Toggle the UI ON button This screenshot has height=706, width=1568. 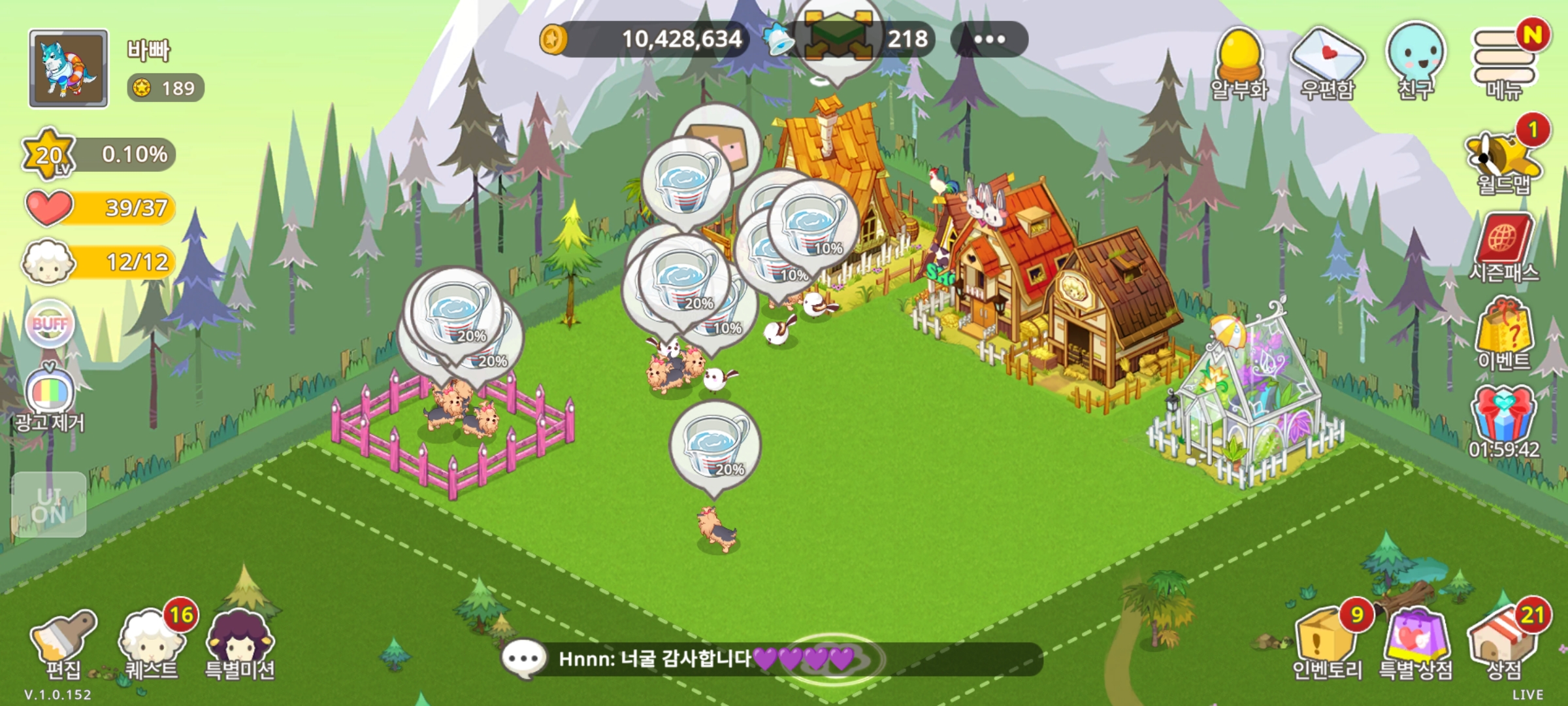(x=49, y=505)
